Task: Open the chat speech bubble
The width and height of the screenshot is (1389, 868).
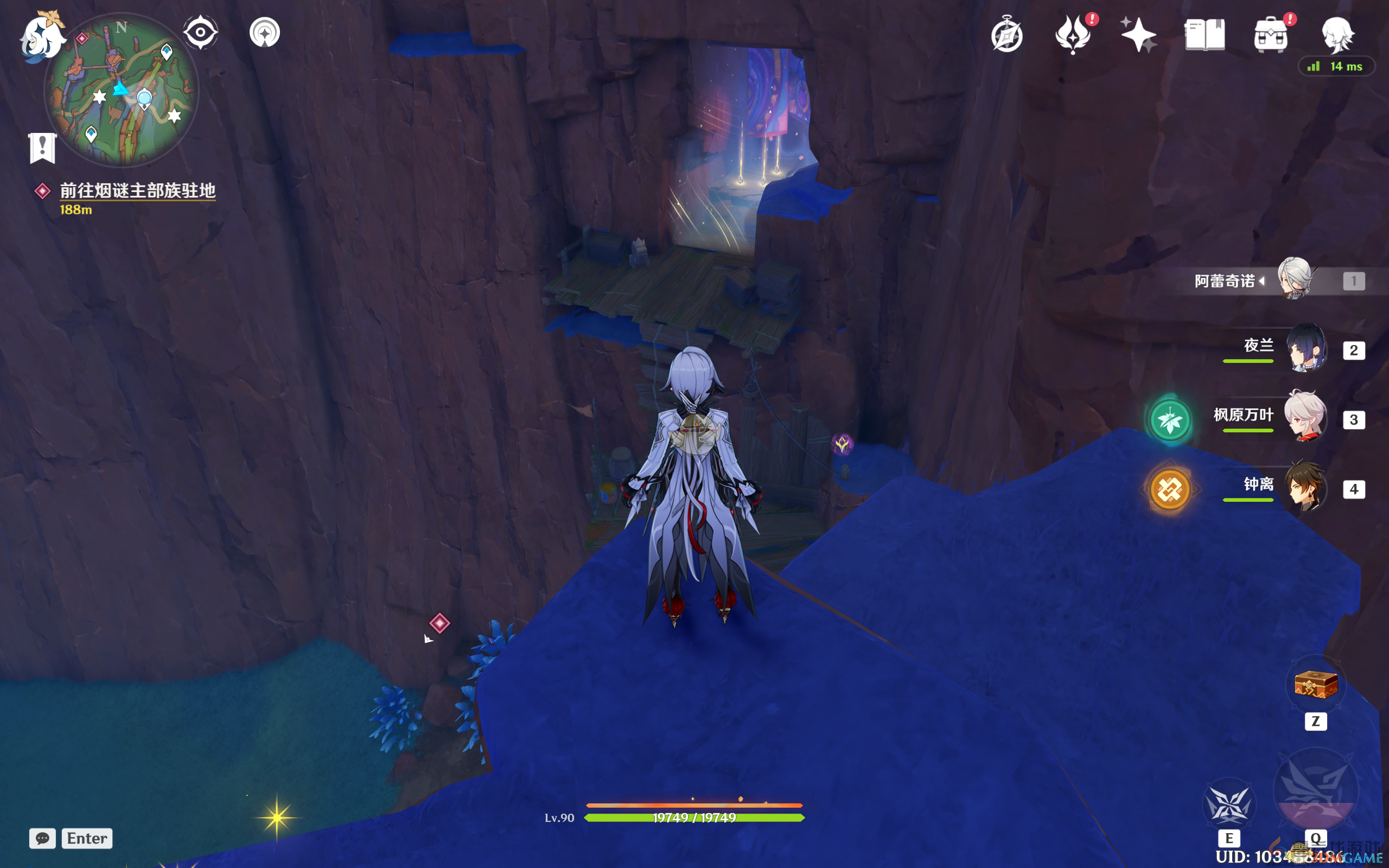Action: coord(42,838)
